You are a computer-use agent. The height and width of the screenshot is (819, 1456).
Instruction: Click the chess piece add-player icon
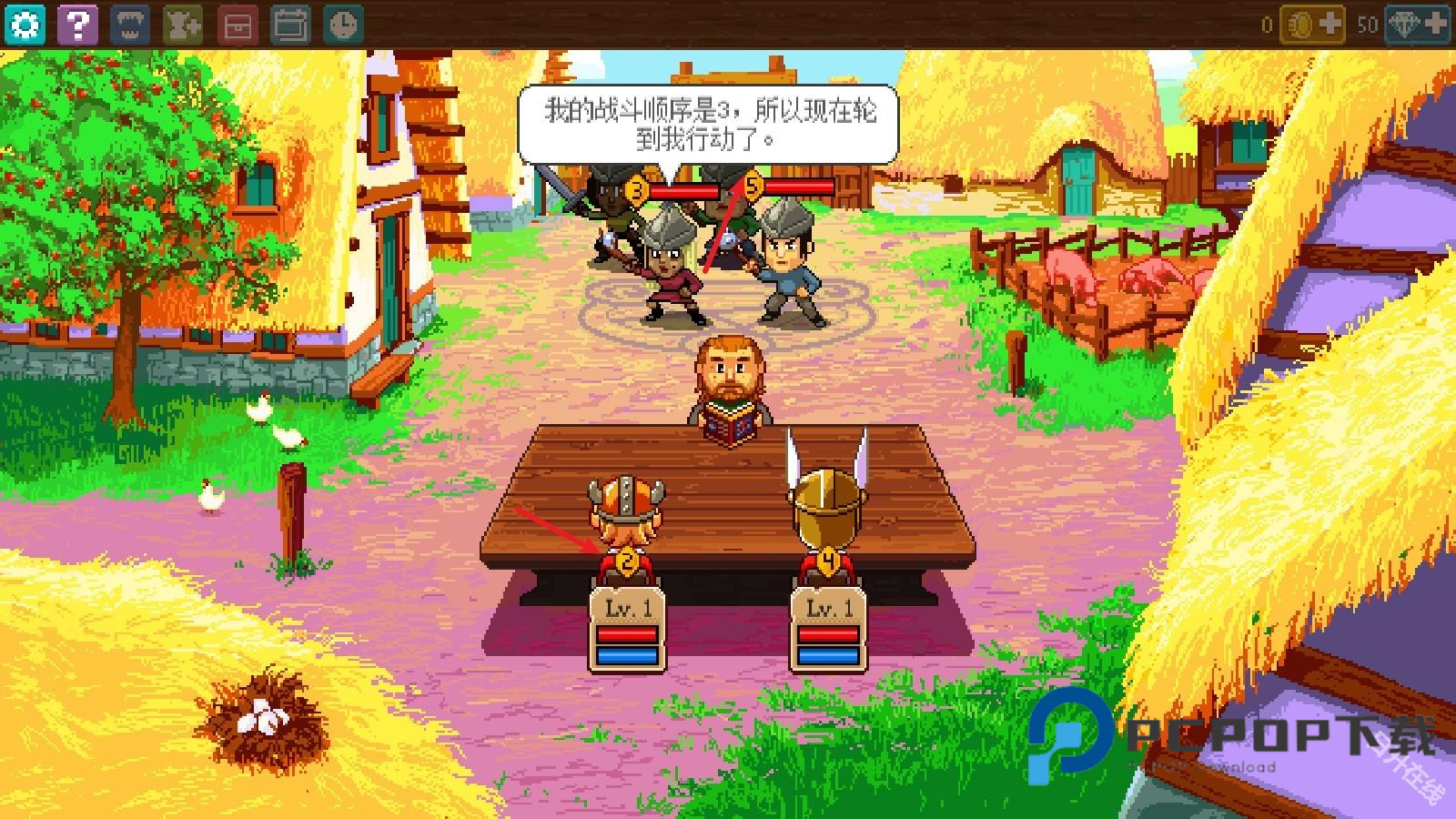click(x=183, y=25)
